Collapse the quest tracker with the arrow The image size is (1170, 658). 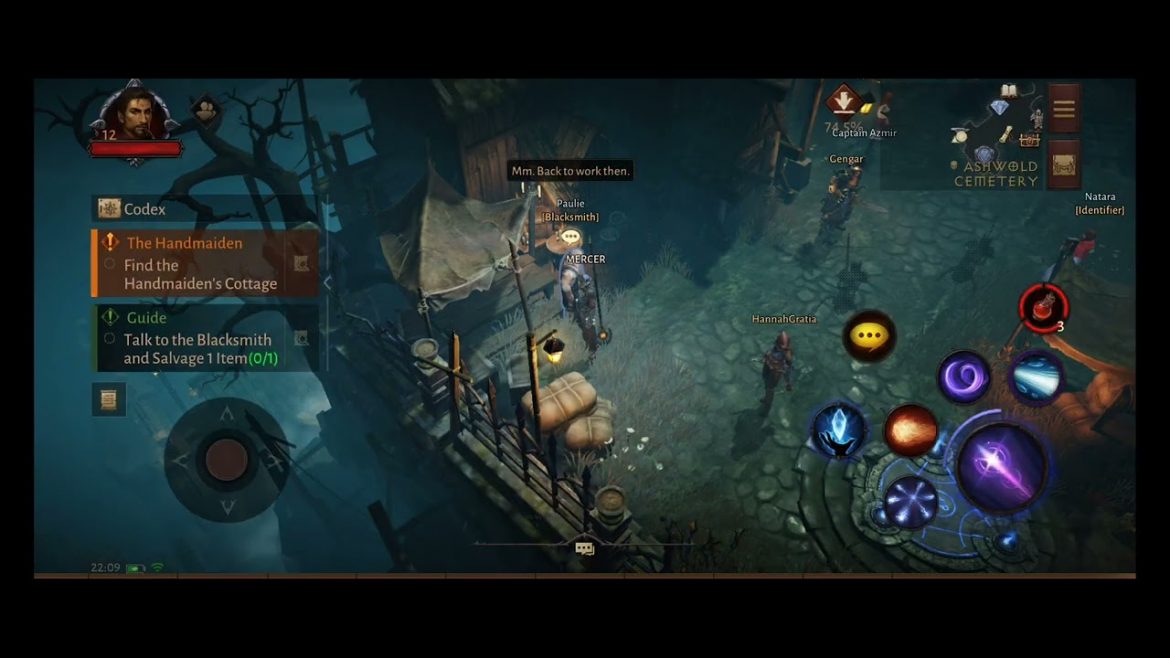[326, 283]
